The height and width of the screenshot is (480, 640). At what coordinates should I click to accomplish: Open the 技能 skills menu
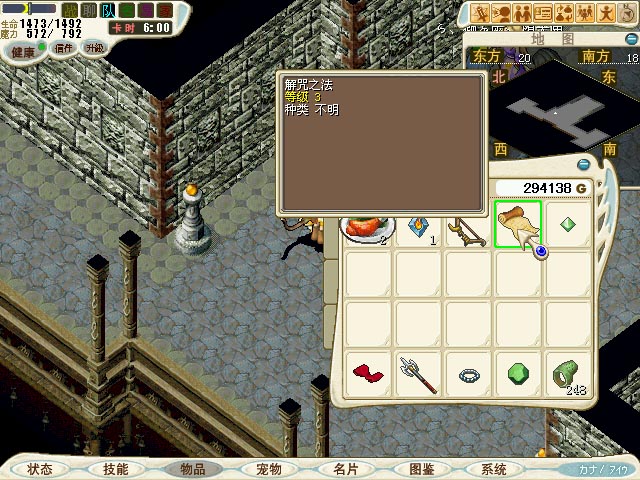(115, 468)
